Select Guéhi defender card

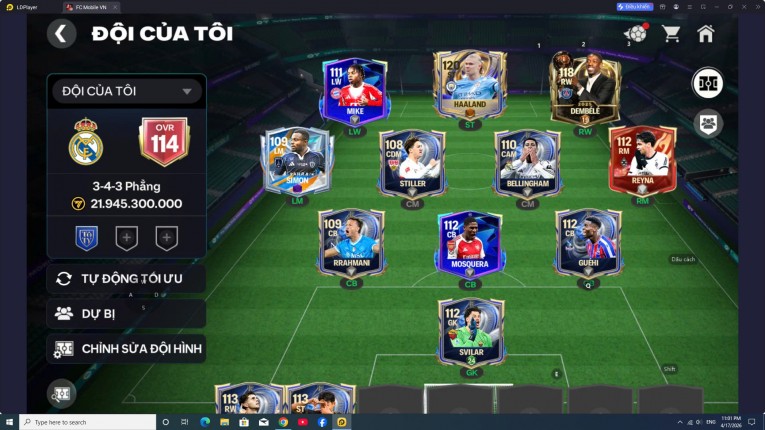tap(588, 242)
